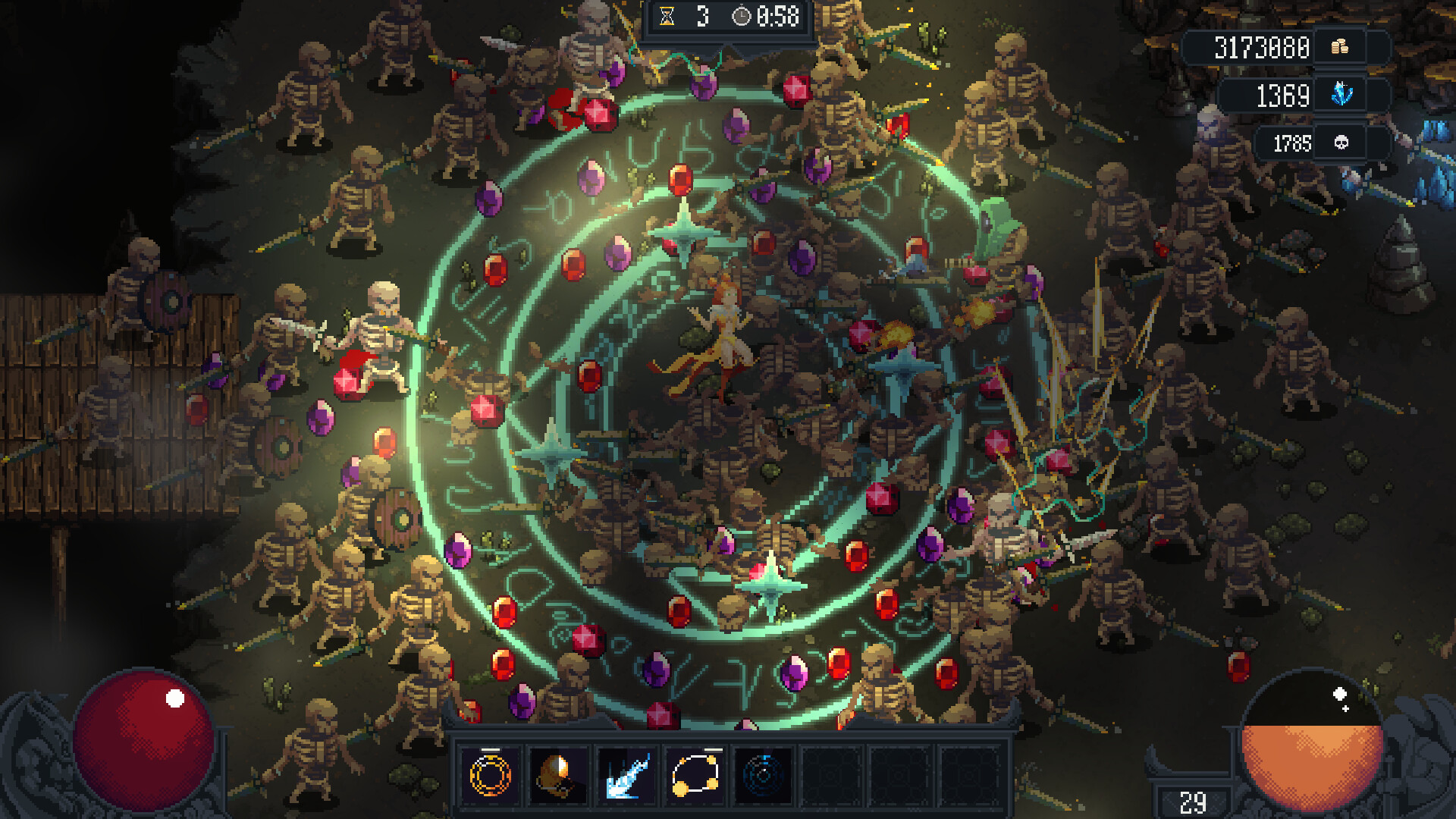The width and height of the screenshot is (1456, 819).
Task: Click the blue crystal resource icon
Action: point(1339,94)
